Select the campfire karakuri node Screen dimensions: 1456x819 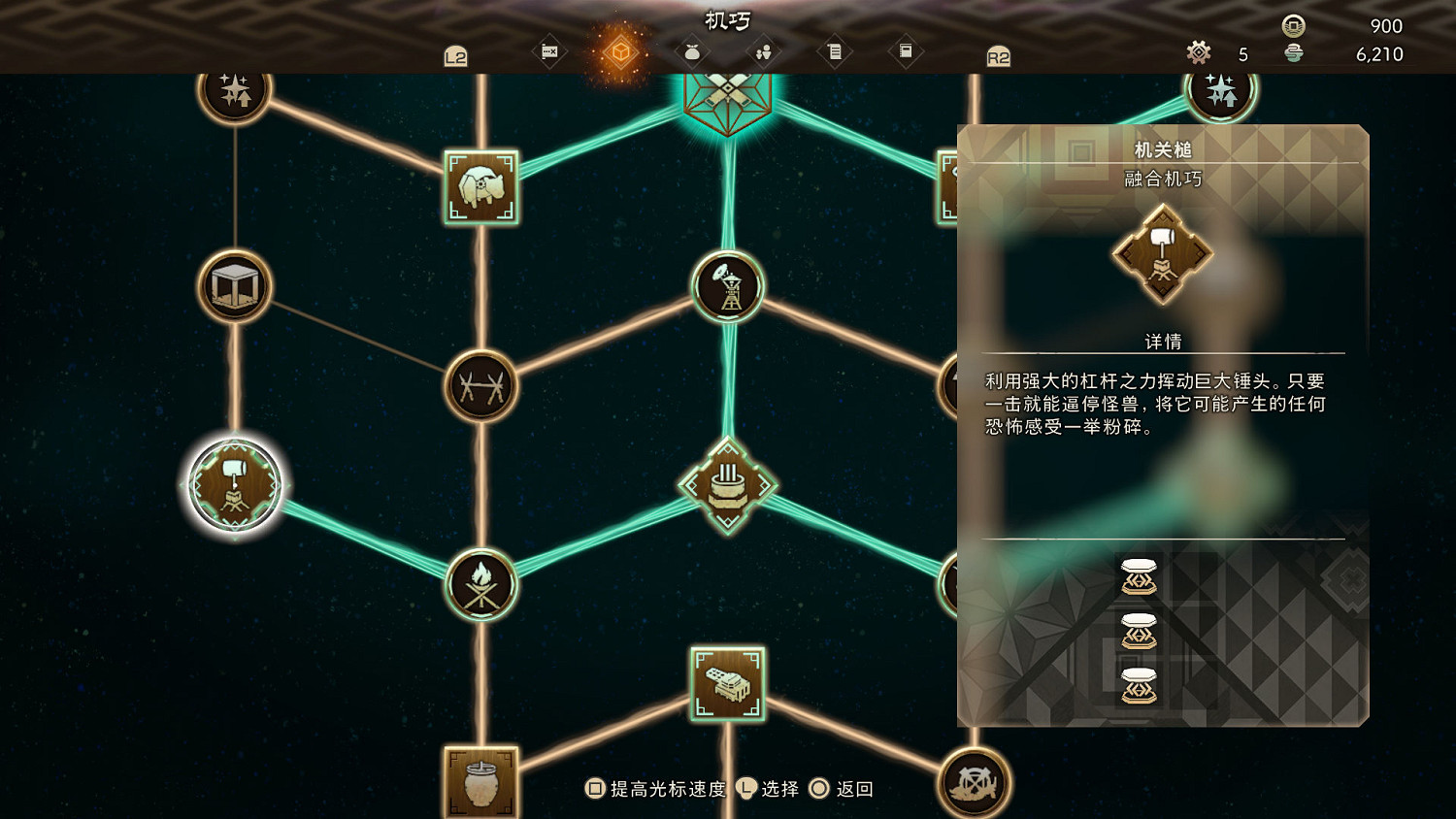point(482,583)
